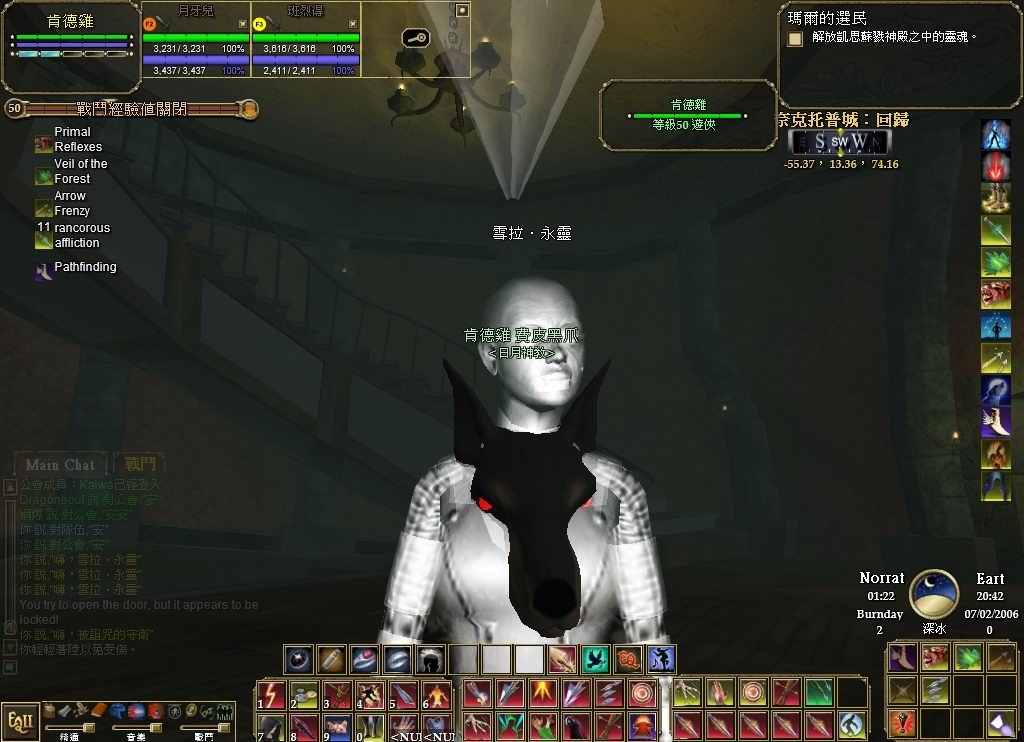
Task: Toggle the quest objective checkbox
Action: (795, 39)
